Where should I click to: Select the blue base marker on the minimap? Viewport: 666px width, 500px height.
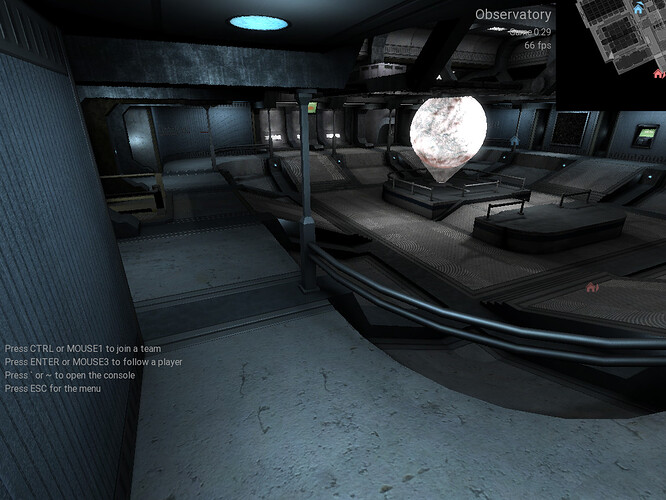coord(639,9)
